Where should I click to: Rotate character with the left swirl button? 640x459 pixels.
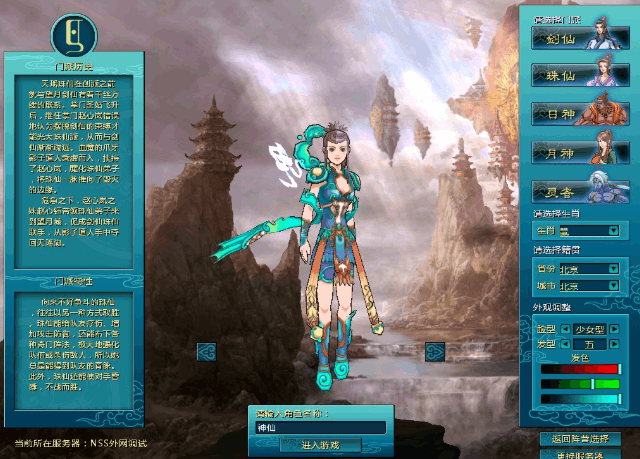pyautogui.click(x=207, y=350)
